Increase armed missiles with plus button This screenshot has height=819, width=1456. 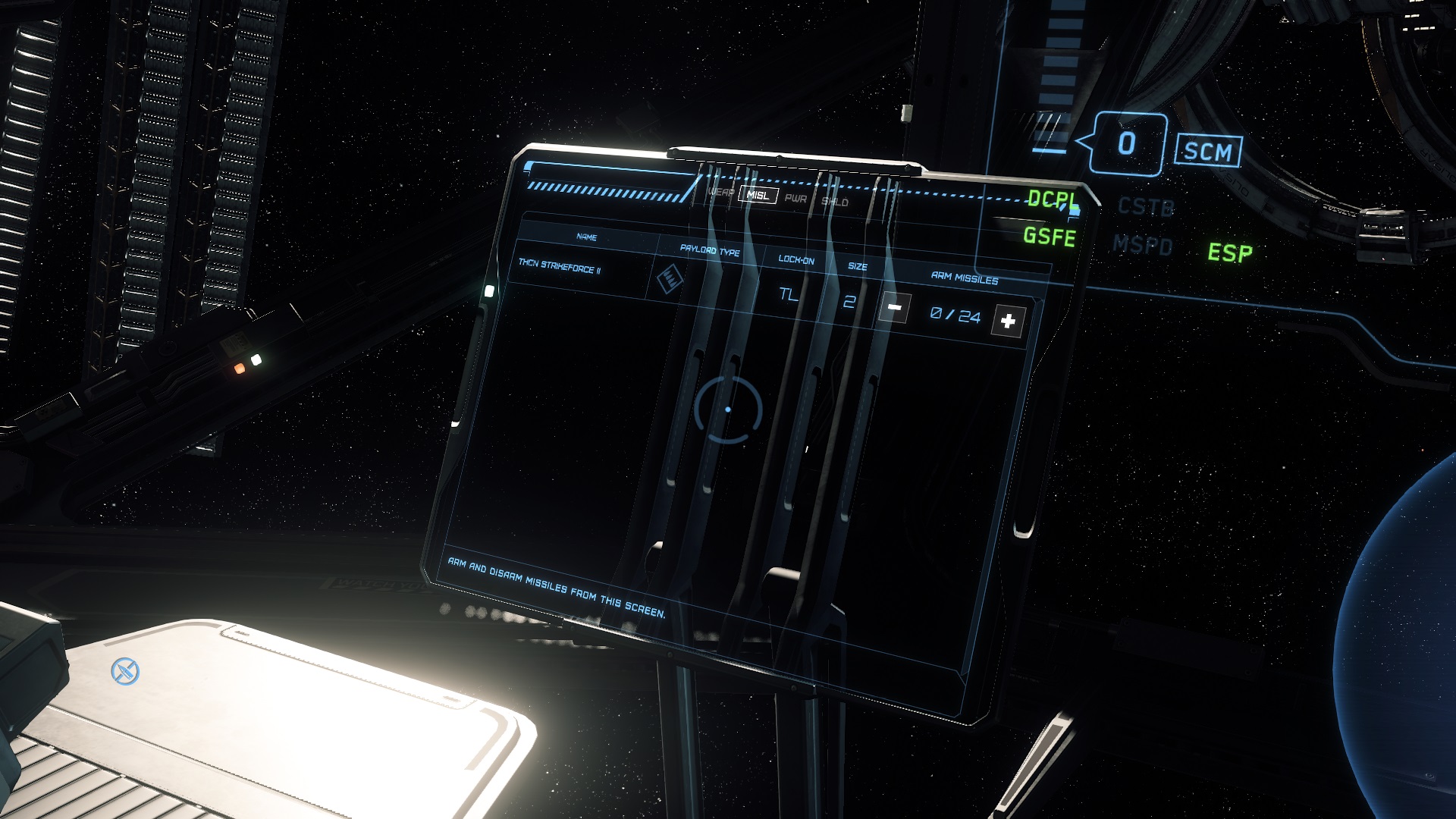(x=1008, y=322)
